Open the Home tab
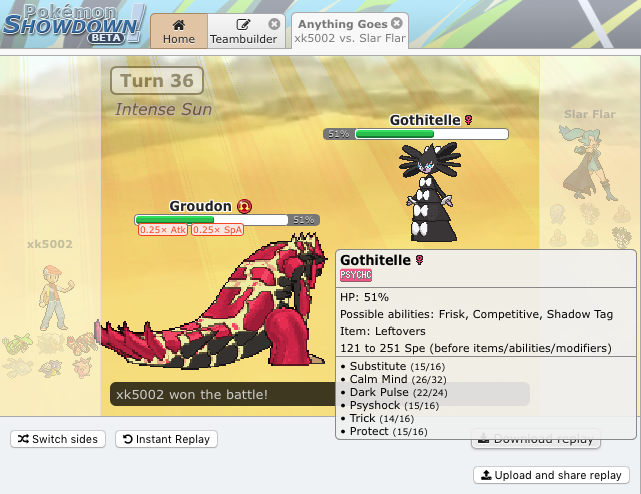The image size is (641, 494). coord(178,31)
